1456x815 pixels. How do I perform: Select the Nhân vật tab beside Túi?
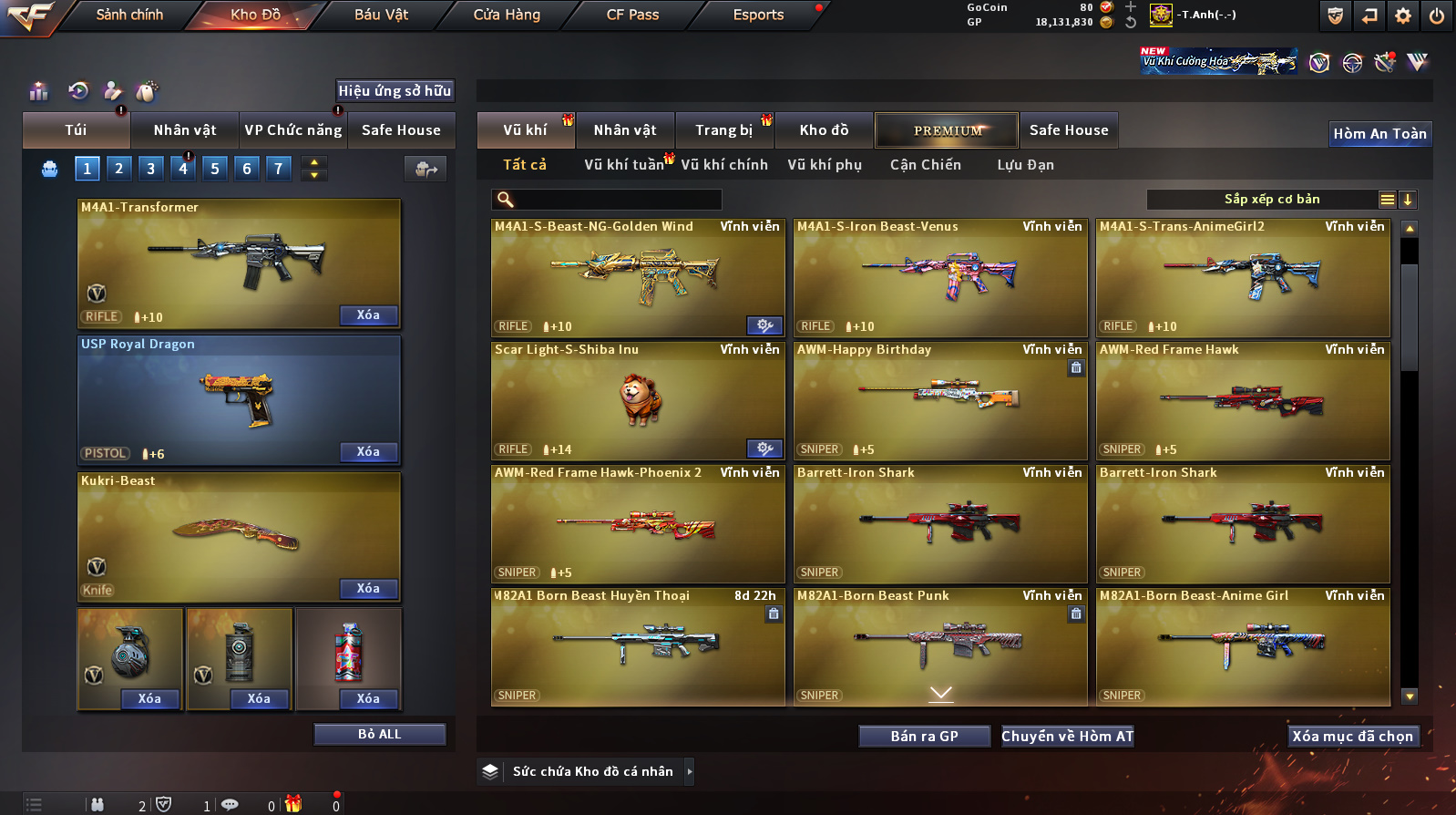185,130
